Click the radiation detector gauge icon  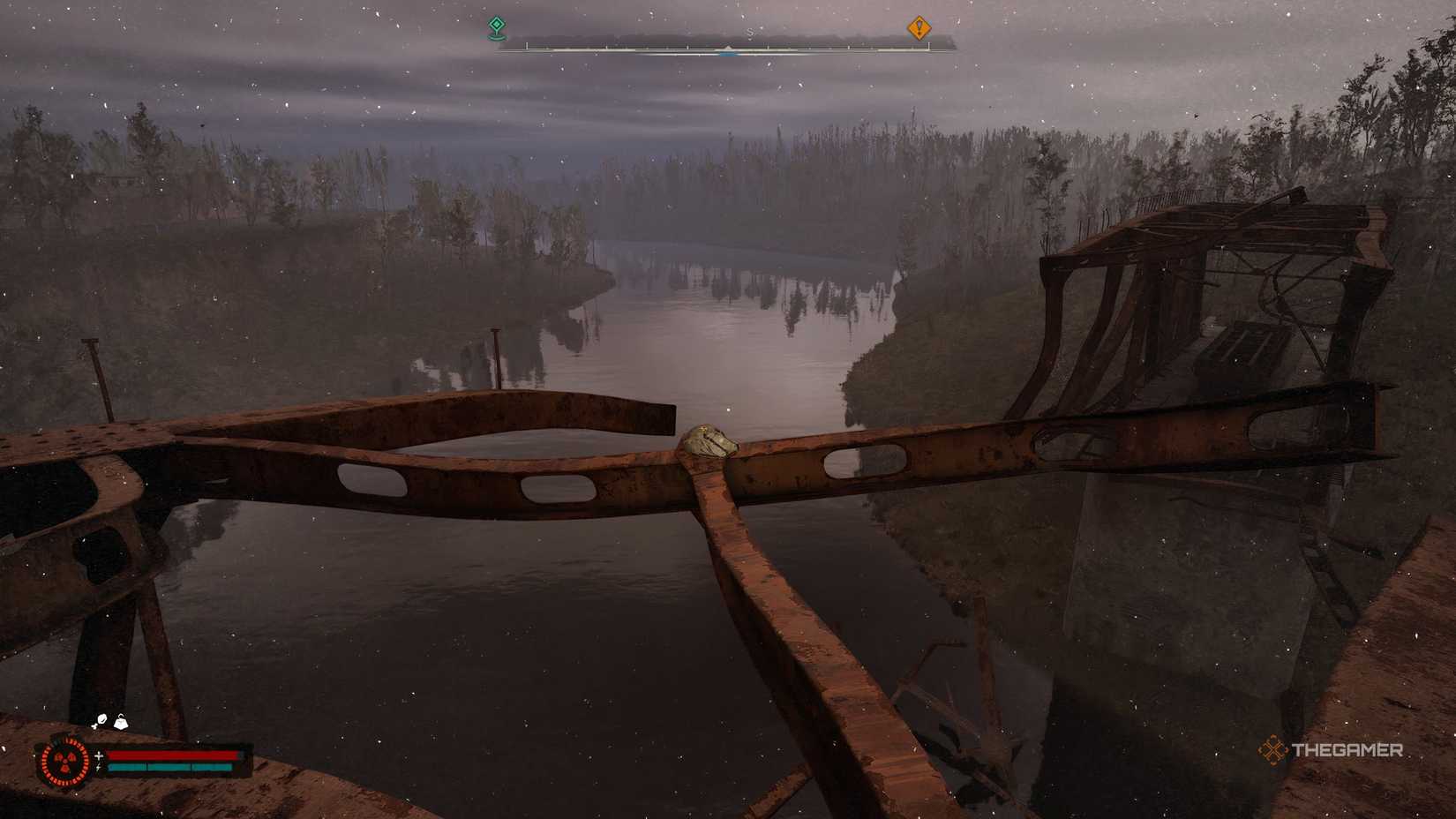point(65,762)
